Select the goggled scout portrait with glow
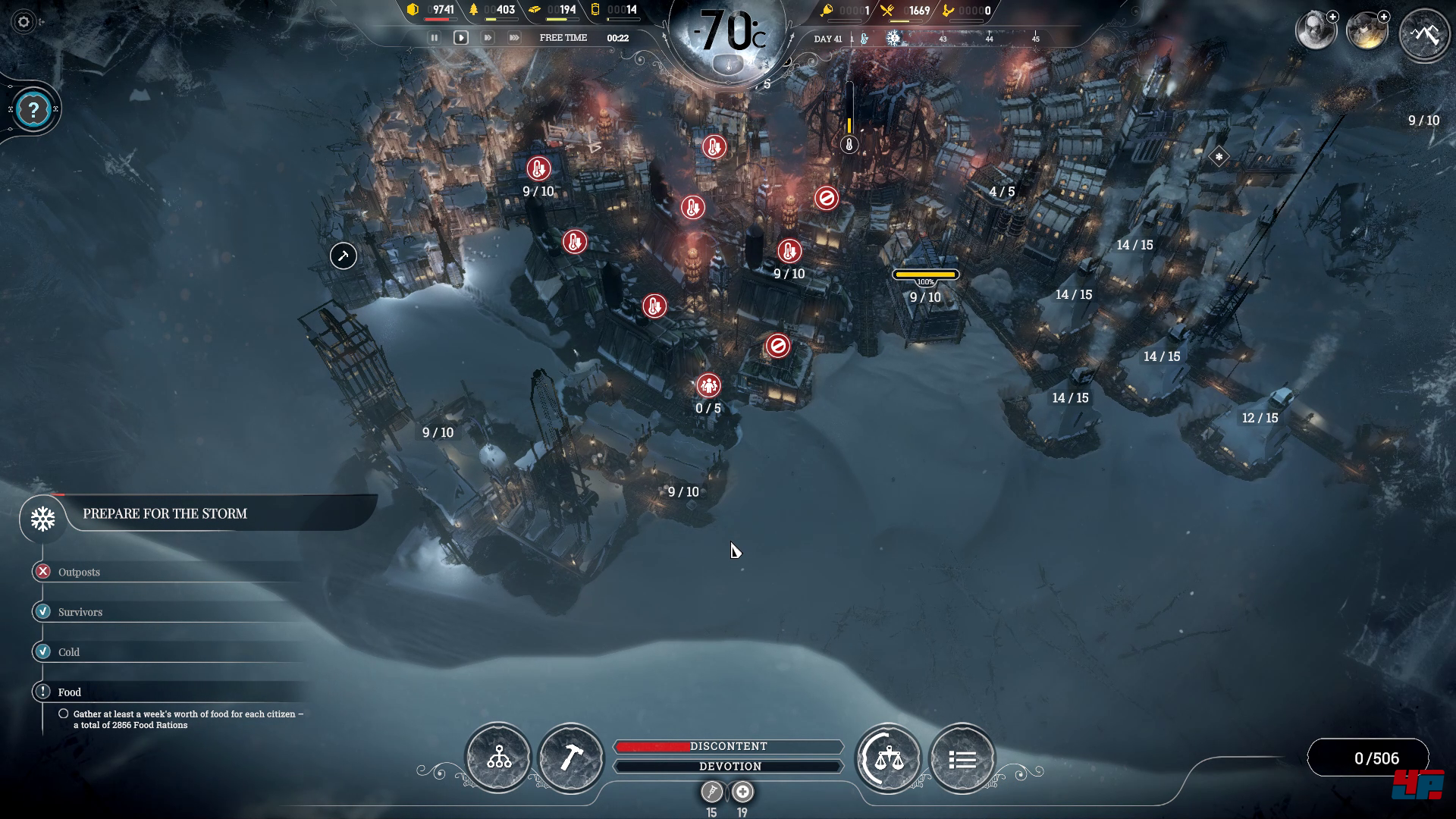Image resolution: width=1456 pixels, height=819 pixels. 1366,32
